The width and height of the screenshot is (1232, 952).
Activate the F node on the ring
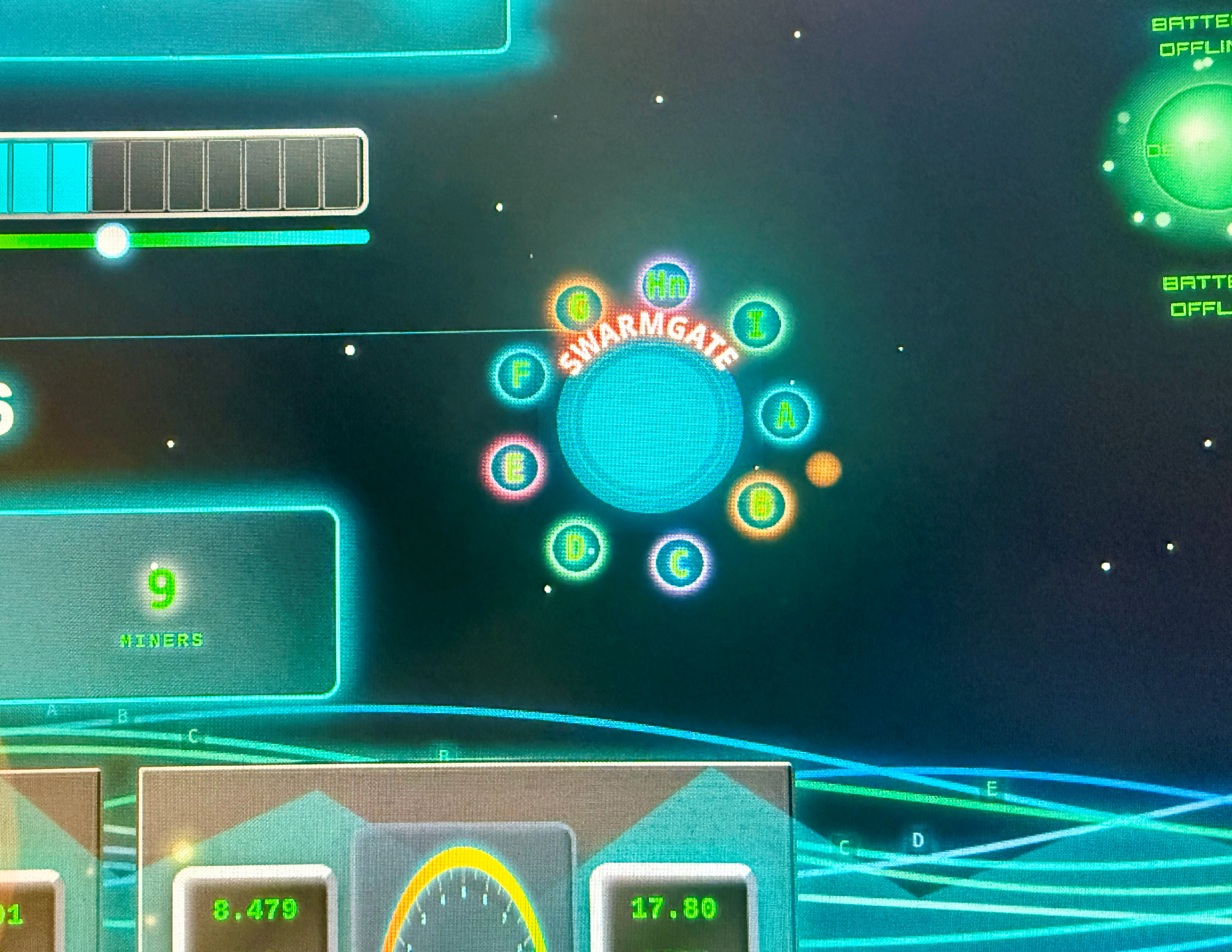tap(521, 374)
